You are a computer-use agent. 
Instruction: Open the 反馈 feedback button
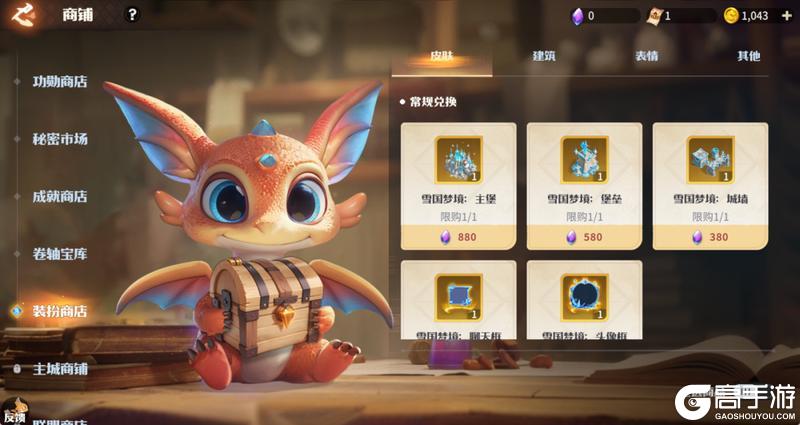pyautogui.click(x=14, y=414)
